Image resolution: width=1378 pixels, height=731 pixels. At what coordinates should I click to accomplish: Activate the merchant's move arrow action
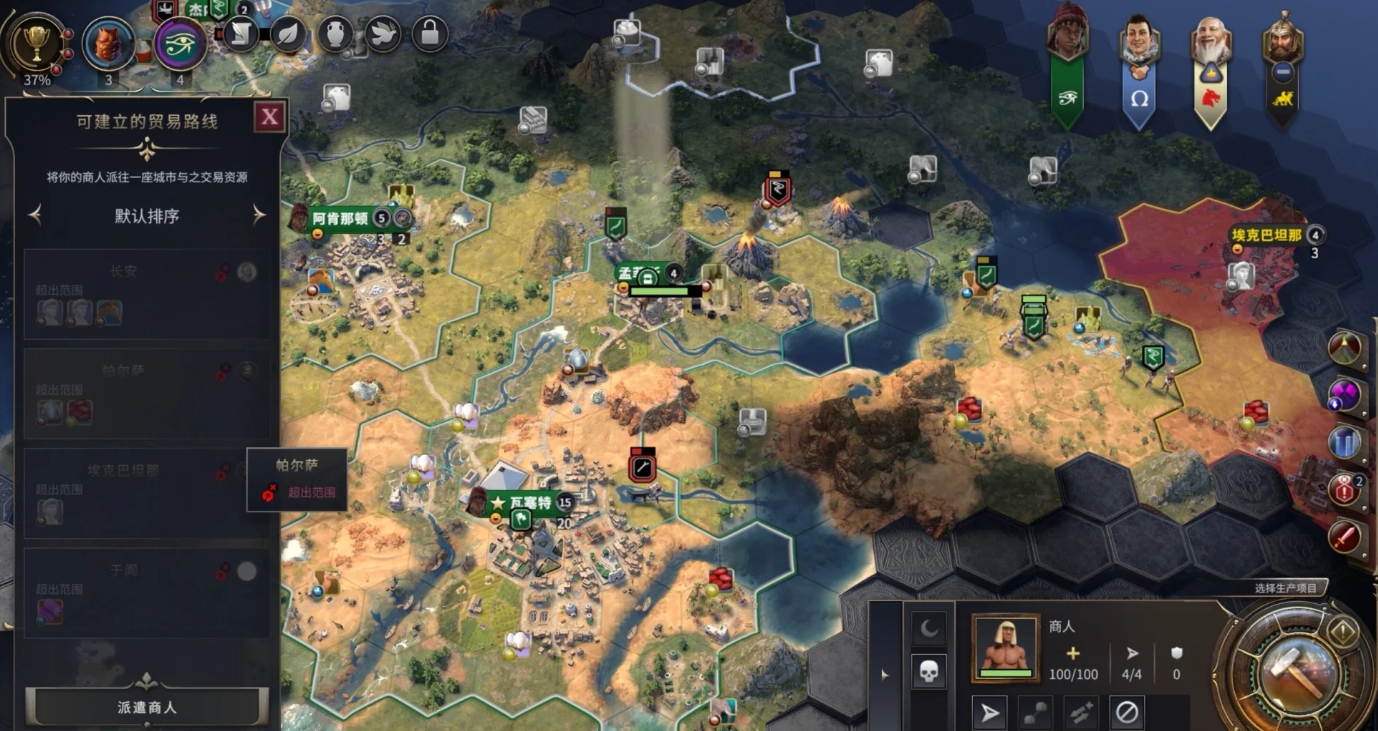click(989, 713)
